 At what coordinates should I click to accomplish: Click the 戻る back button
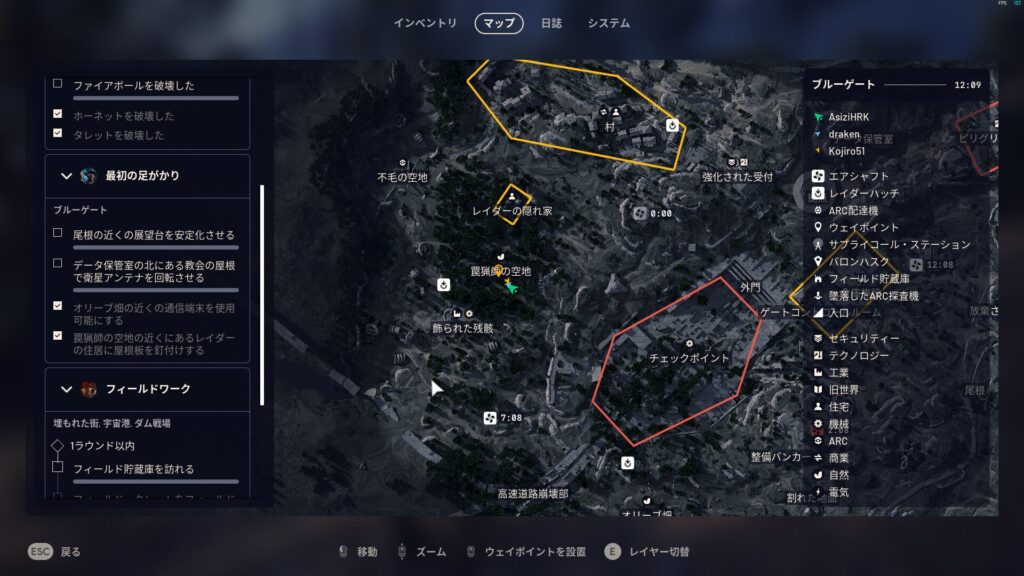click(55, 551)
